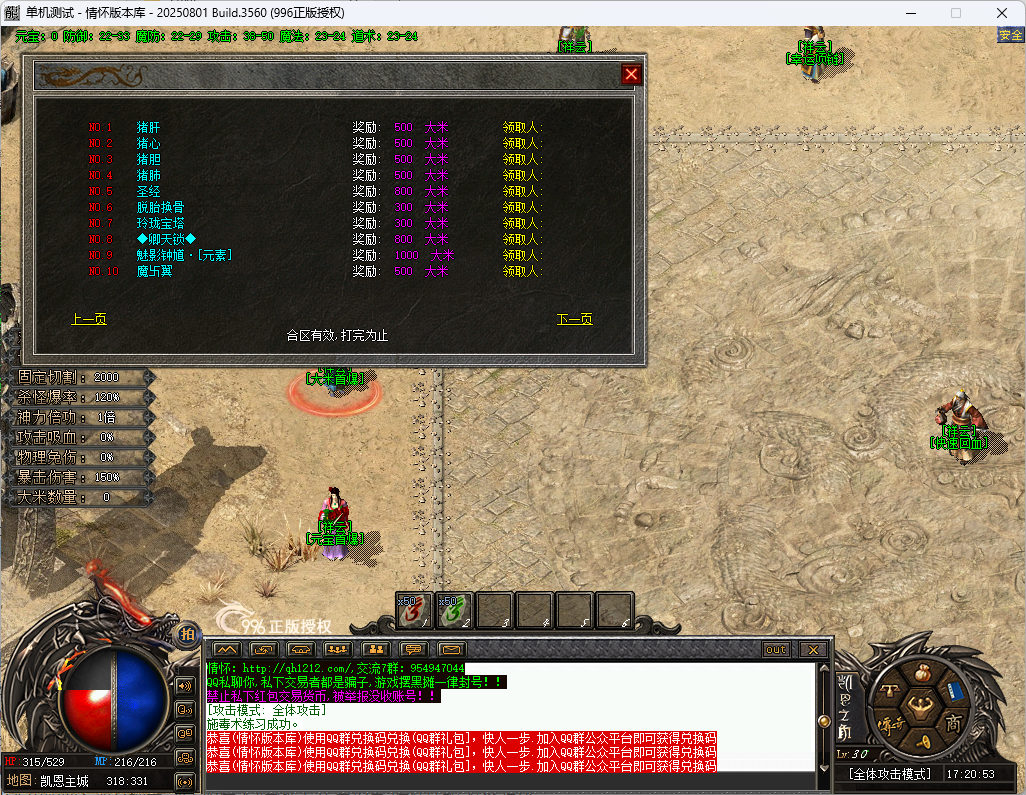Click the speaker sound icon beside chat
1026x795 pixels.
pos(185,686)
